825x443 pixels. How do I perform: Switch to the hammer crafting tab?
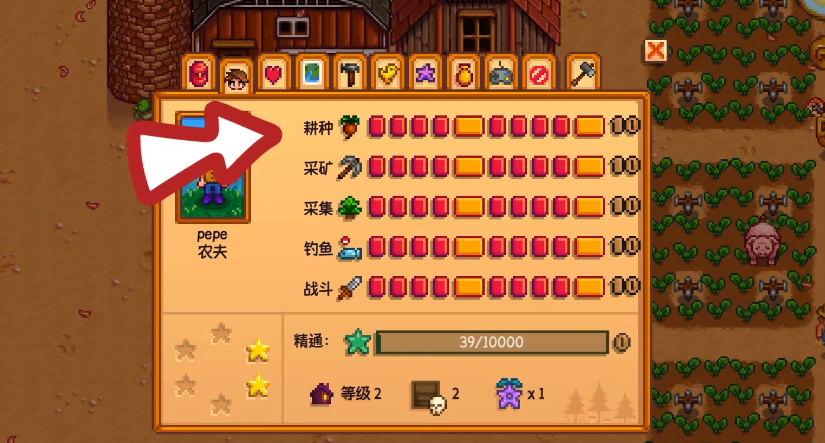[348, 75]
